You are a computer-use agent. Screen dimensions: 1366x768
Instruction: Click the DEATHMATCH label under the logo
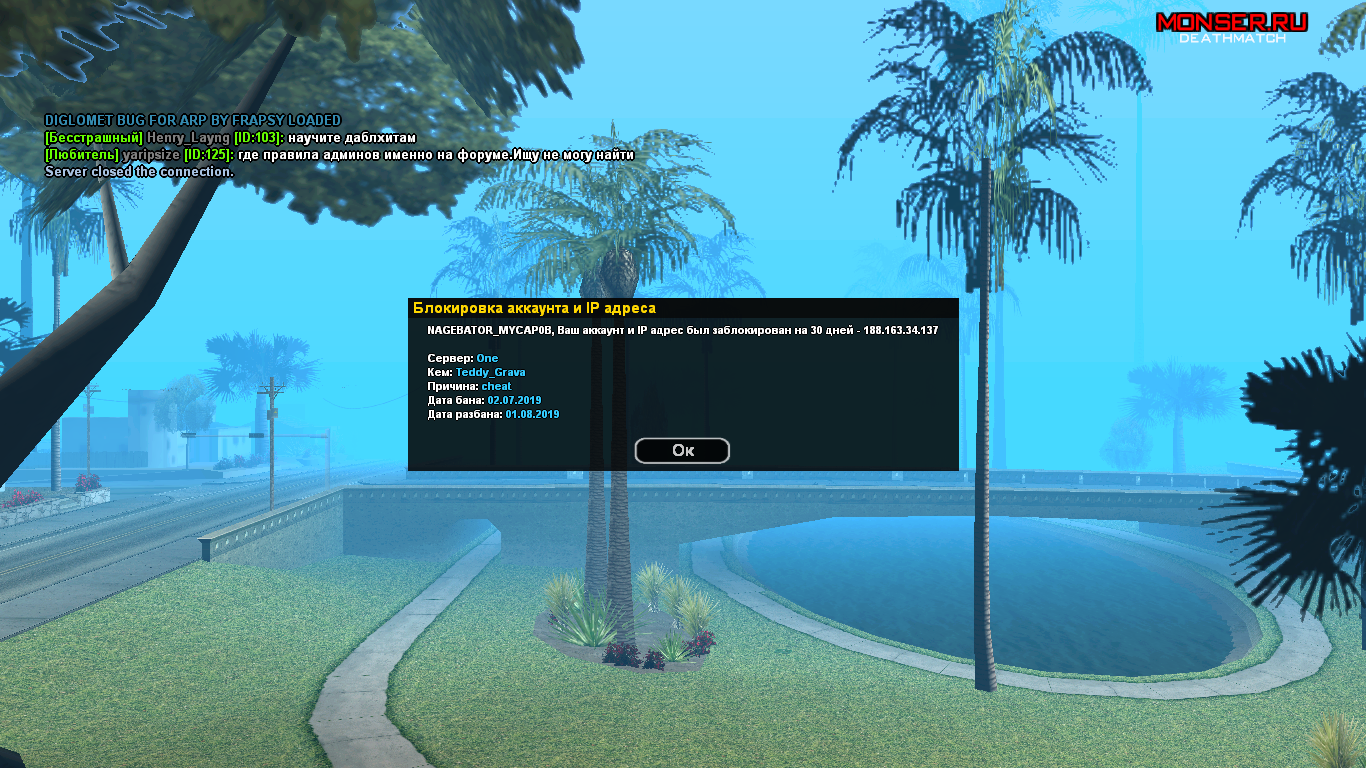(1235, 39)
